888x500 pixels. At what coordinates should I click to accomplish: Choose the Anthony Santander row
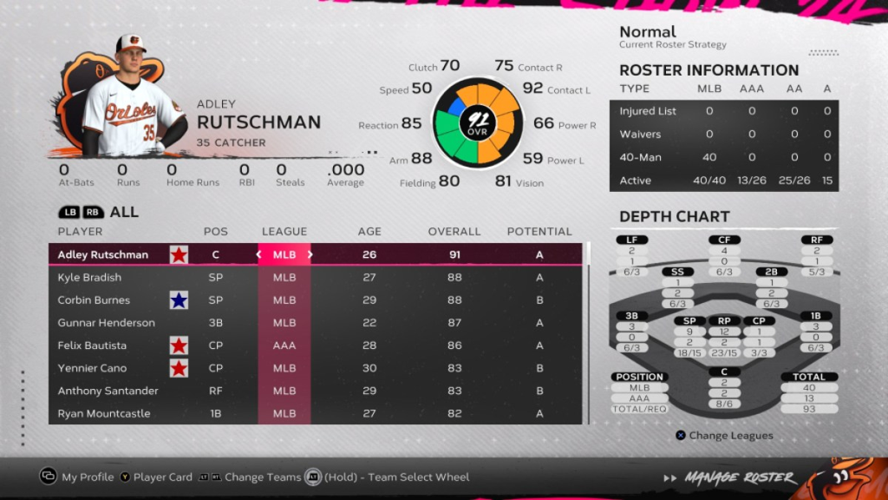coord(108,391)
